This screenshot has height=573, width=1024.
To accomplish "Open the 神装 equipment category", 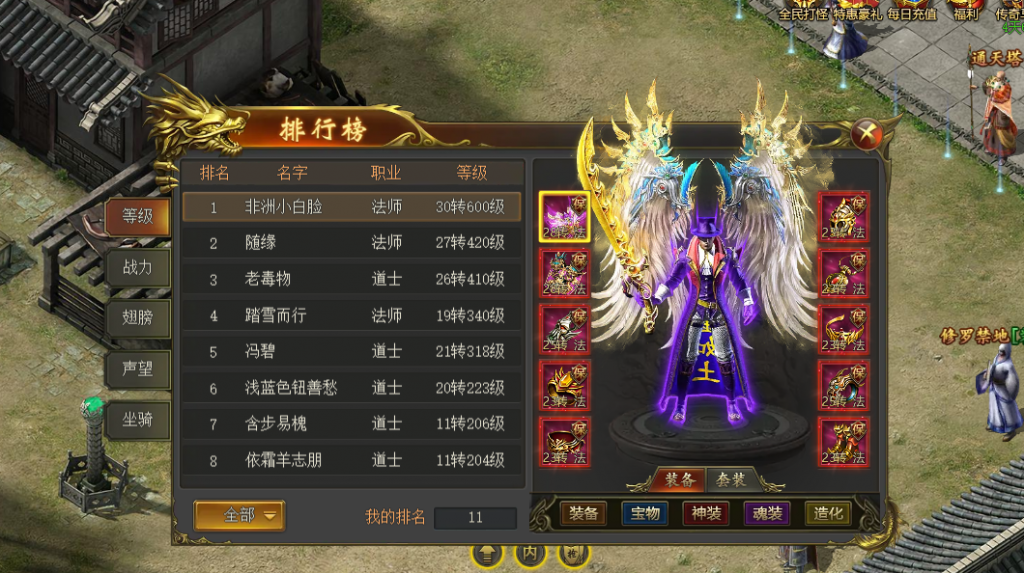I will coord(706,514).
